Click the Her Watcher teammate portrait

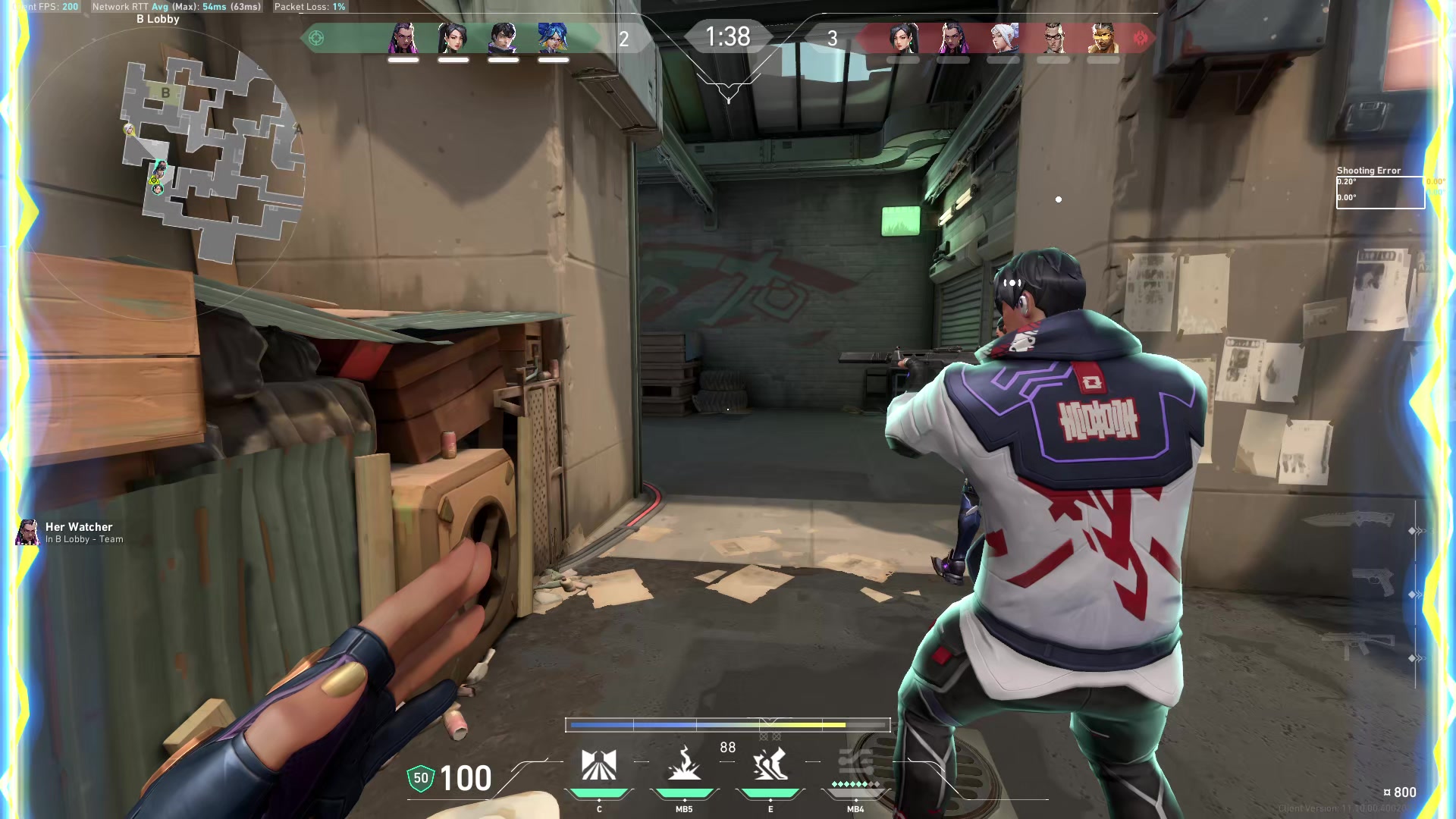(x=28, y=532)
